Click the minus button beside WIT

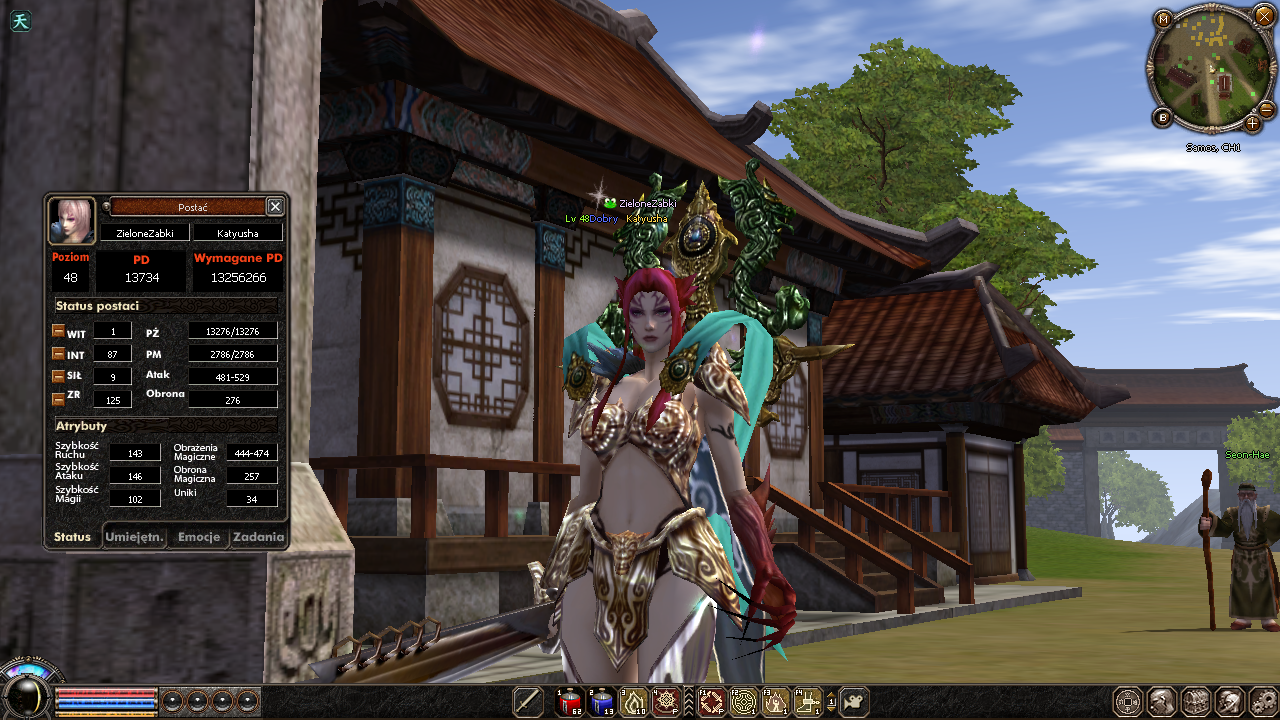click(59, 332)
